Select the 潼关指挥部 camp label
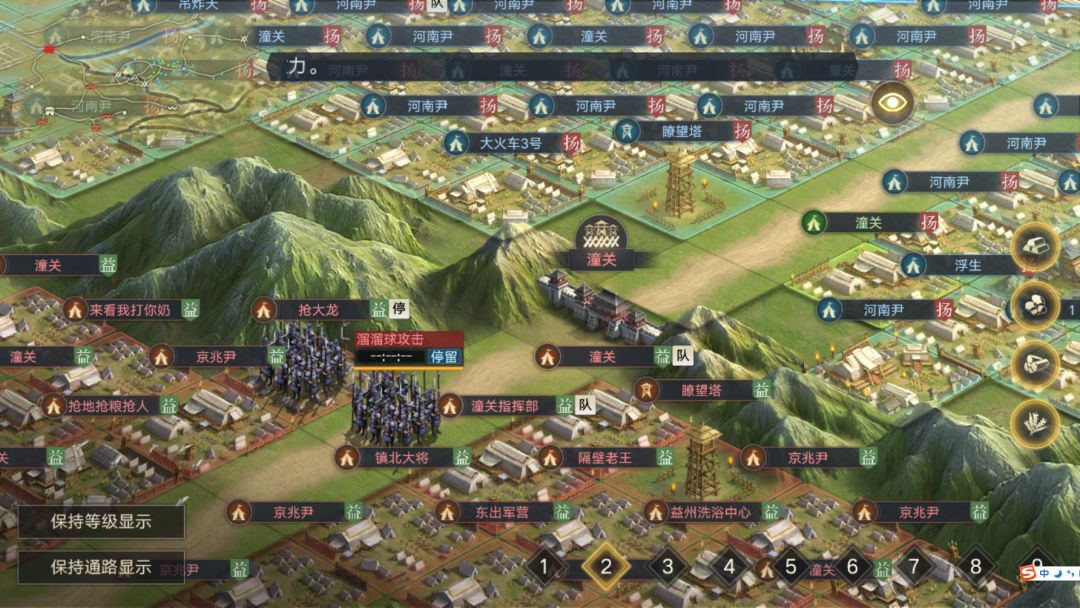The image size is (1080, 608). click(504, 406)
